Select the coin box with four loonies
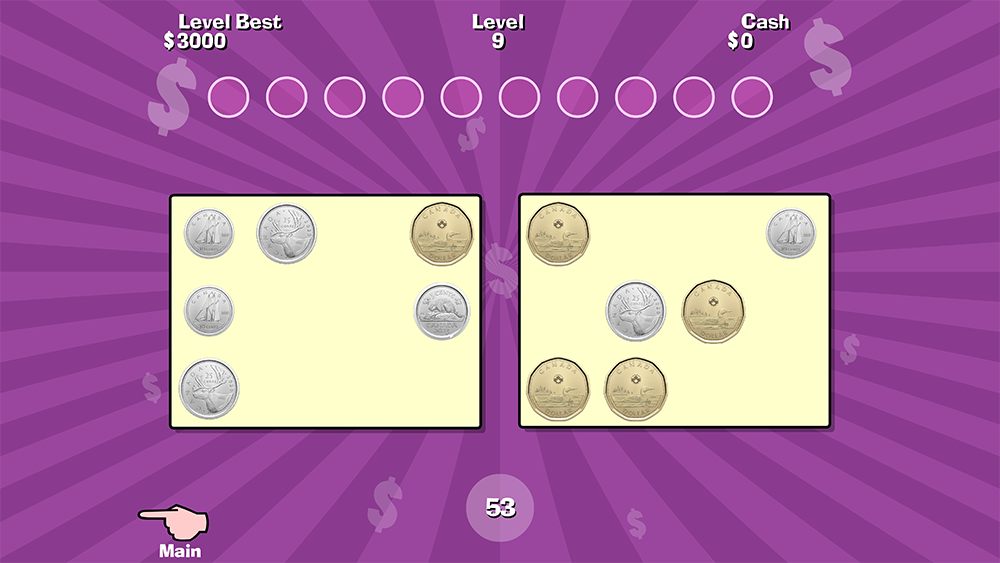The width and height of the screenshot is (1000, 563). pos(674,312)
